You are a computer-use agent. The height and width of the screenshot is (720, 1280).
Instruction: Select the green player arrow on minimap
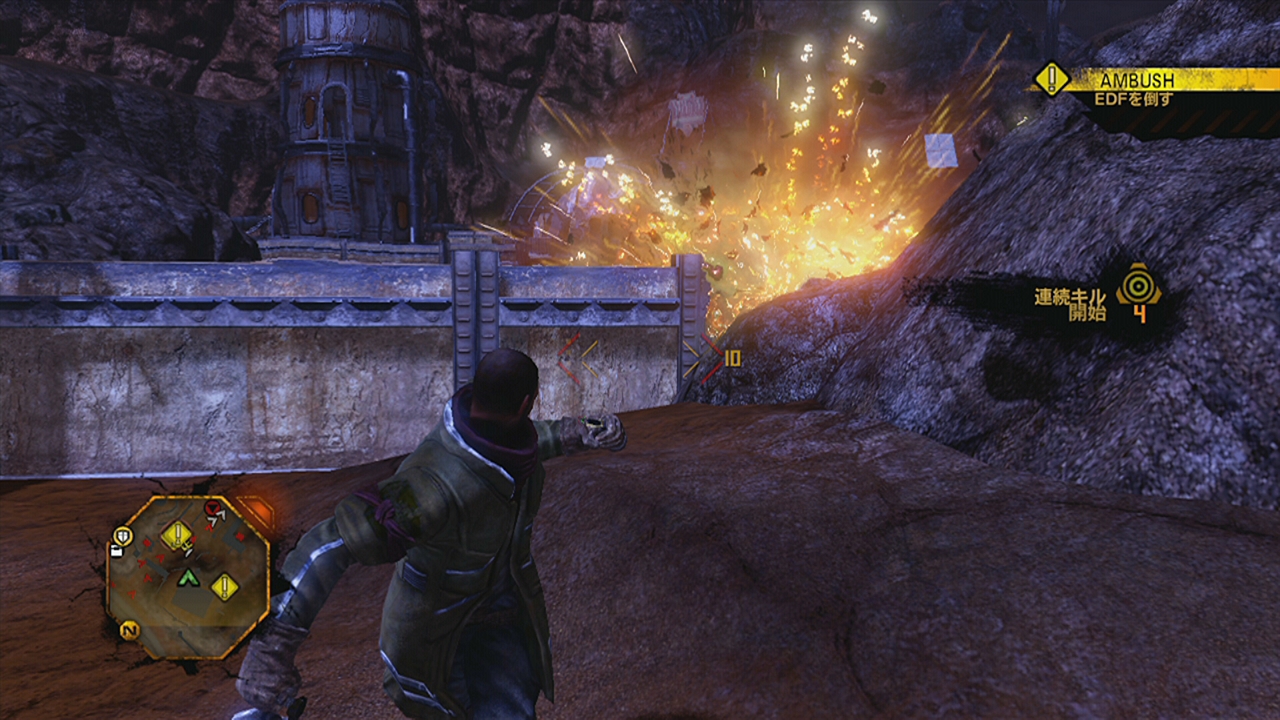[188, 578]
